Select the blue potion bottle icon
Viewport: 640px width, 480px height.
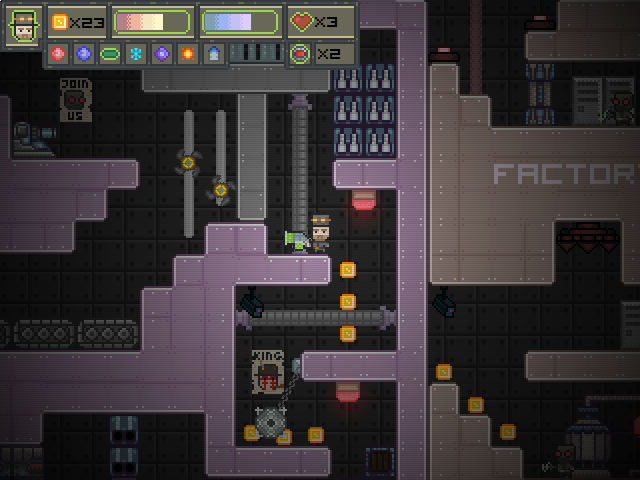213,53
